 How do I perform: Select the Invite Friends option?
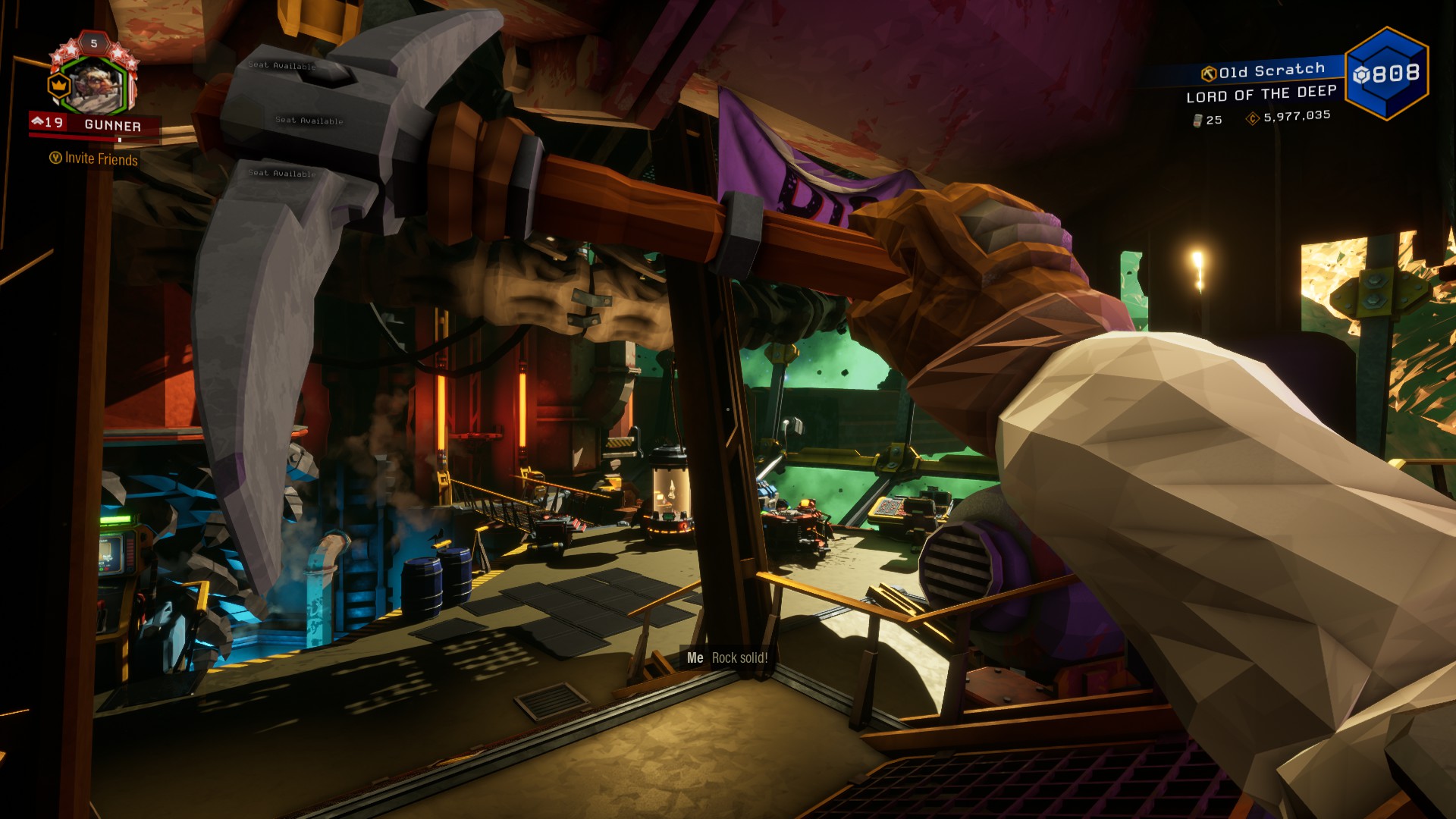point(94,158)
